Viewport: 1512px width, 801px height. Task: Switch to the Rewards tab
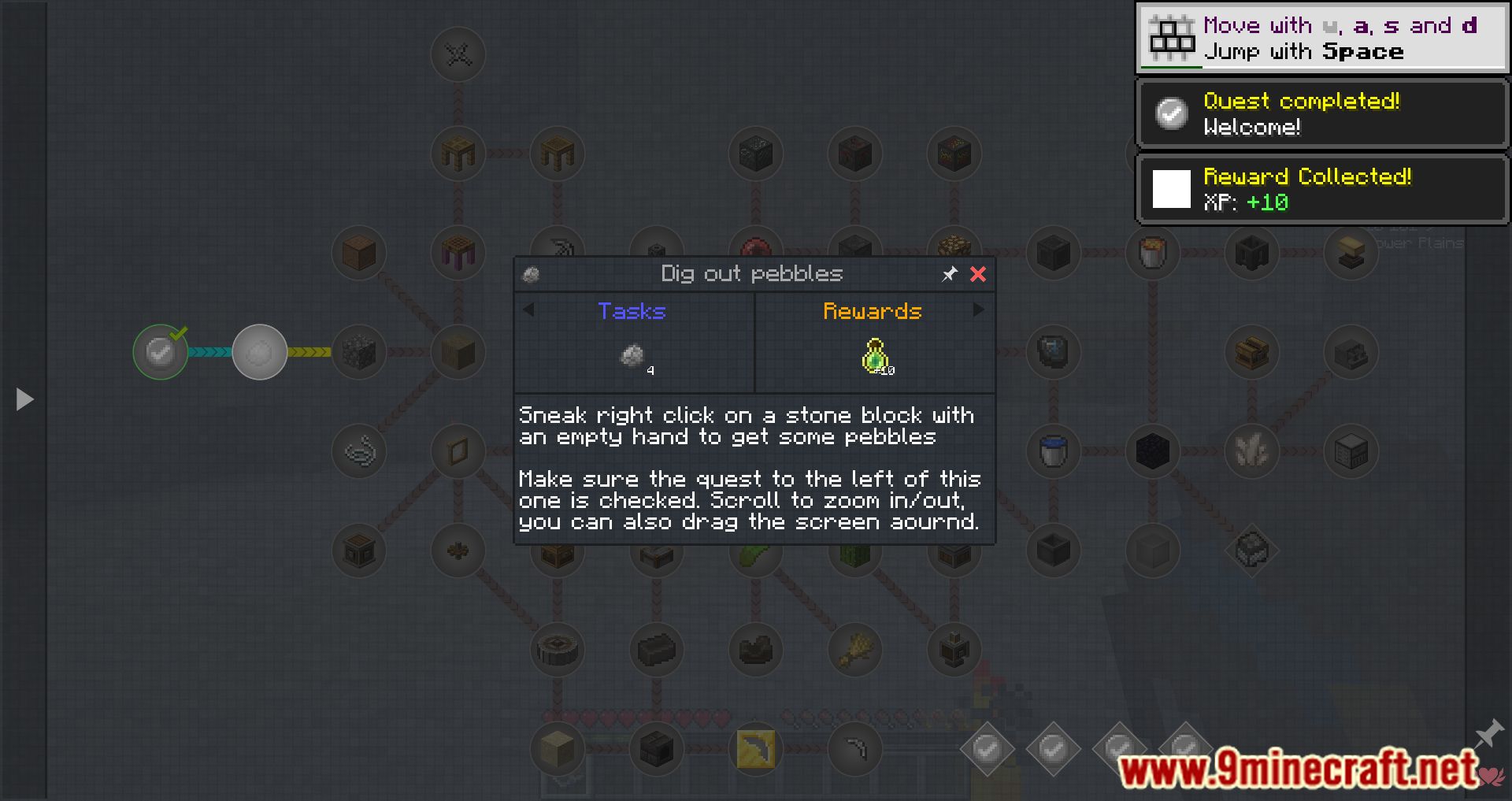tap(873, 311)
